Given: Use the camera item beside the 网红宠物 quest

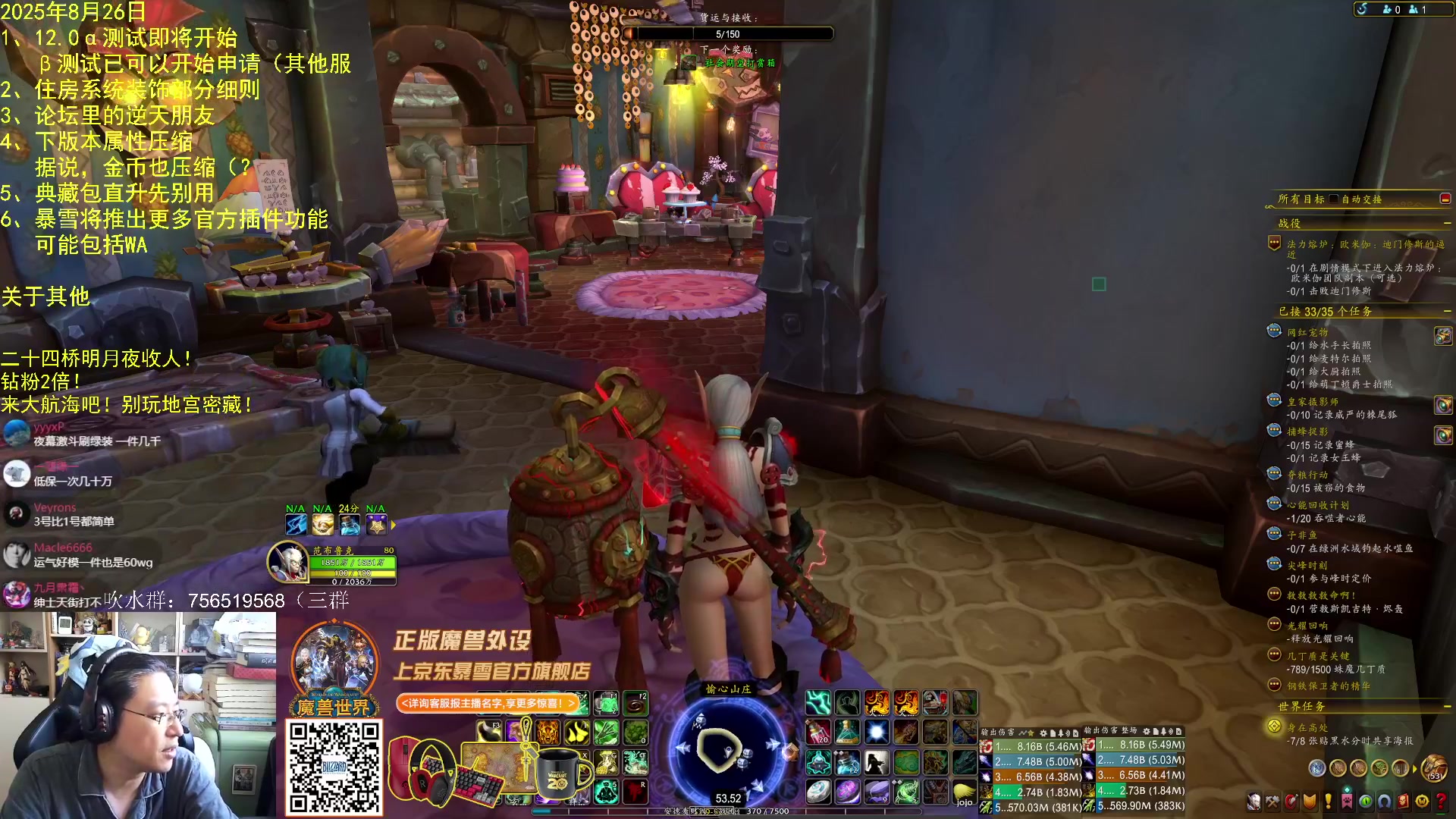Looking at the screenshot, I should click(1442, 335).
